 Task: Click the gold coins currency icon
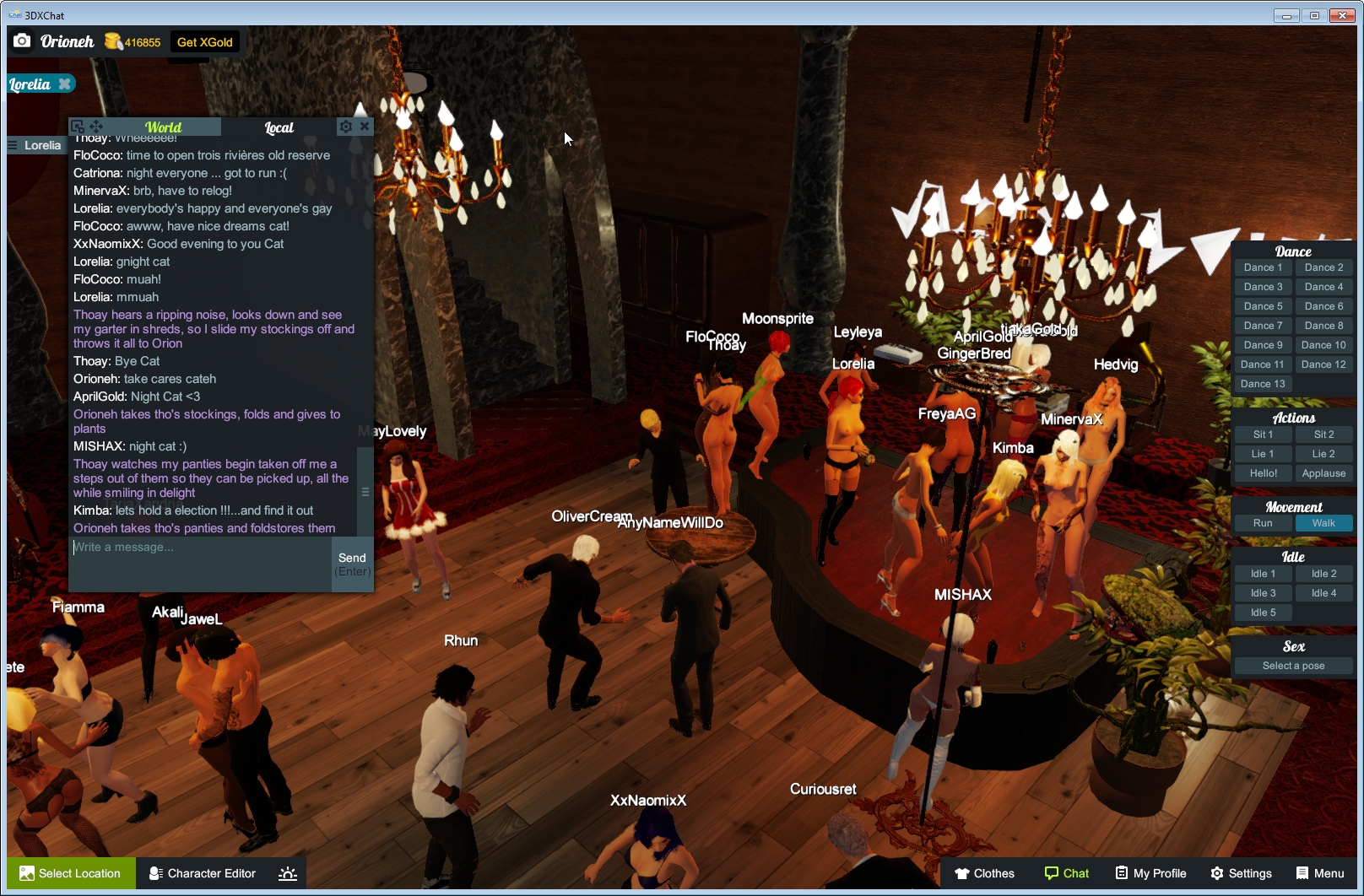click(x=114, y=41)
